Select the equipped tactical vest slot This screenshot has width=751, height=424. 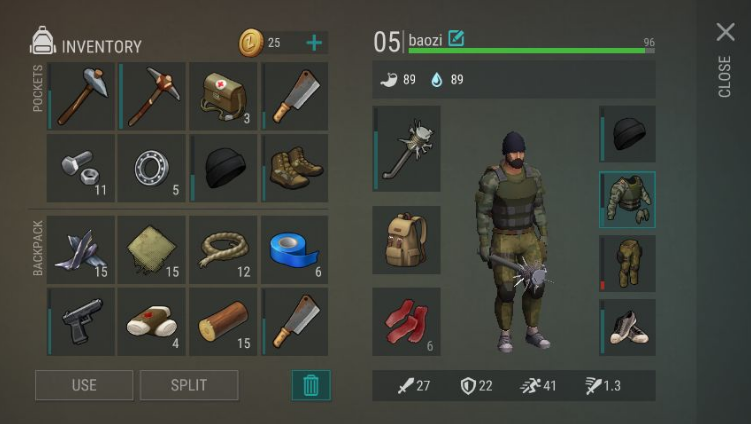[628, 199]
